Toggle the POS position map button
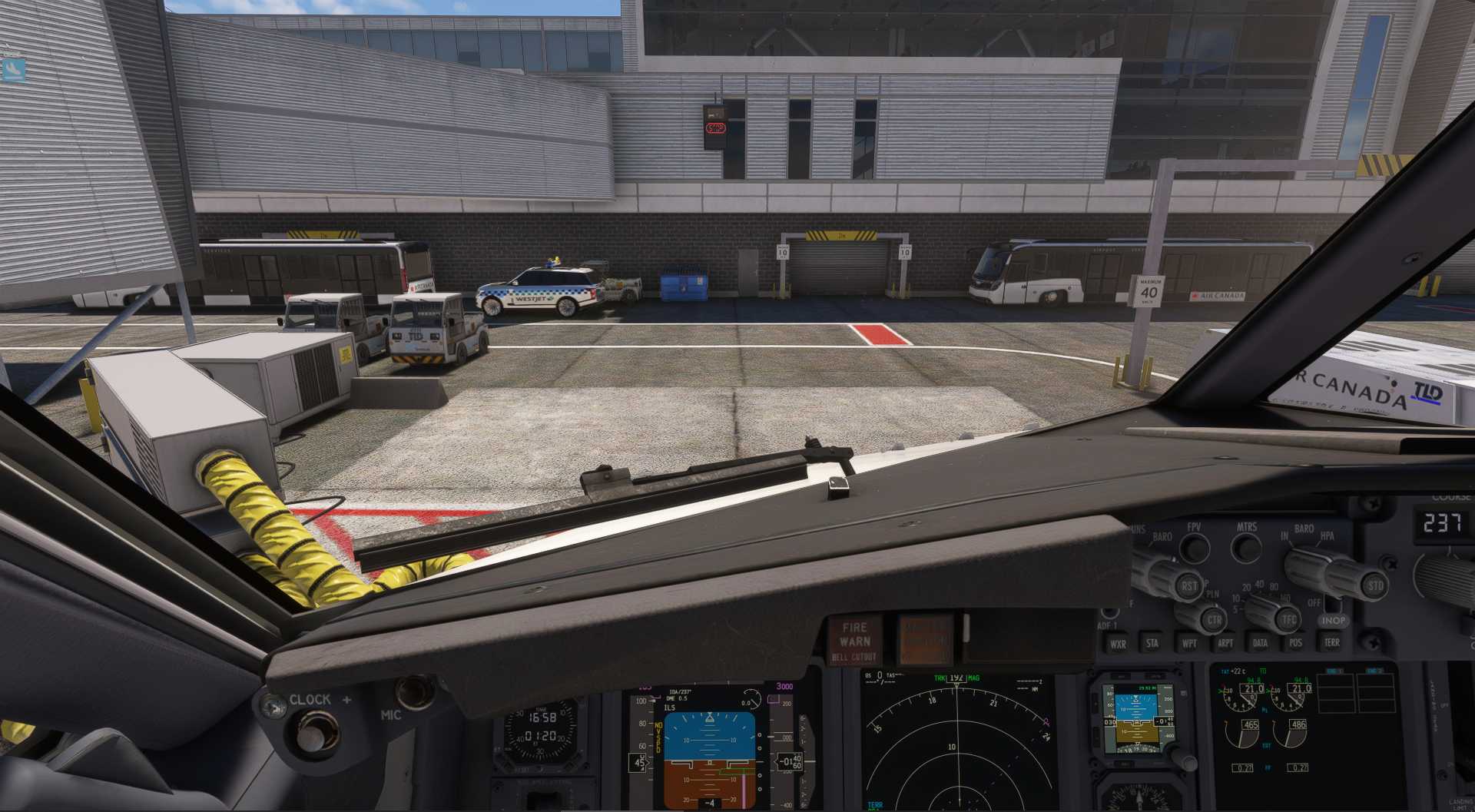Image resolution: width=1475 pixels, height=812 pixels. (x=1295, y=643)
